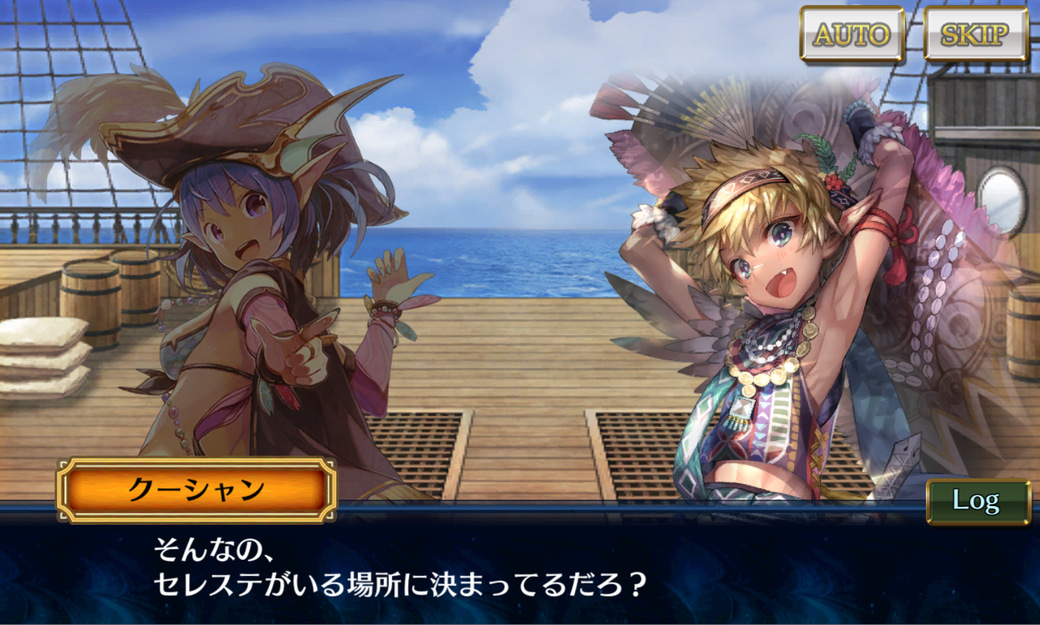The width and height of the screenshot is (1040, 625).
Task: Skip the story scene
Action: [975, 35]
